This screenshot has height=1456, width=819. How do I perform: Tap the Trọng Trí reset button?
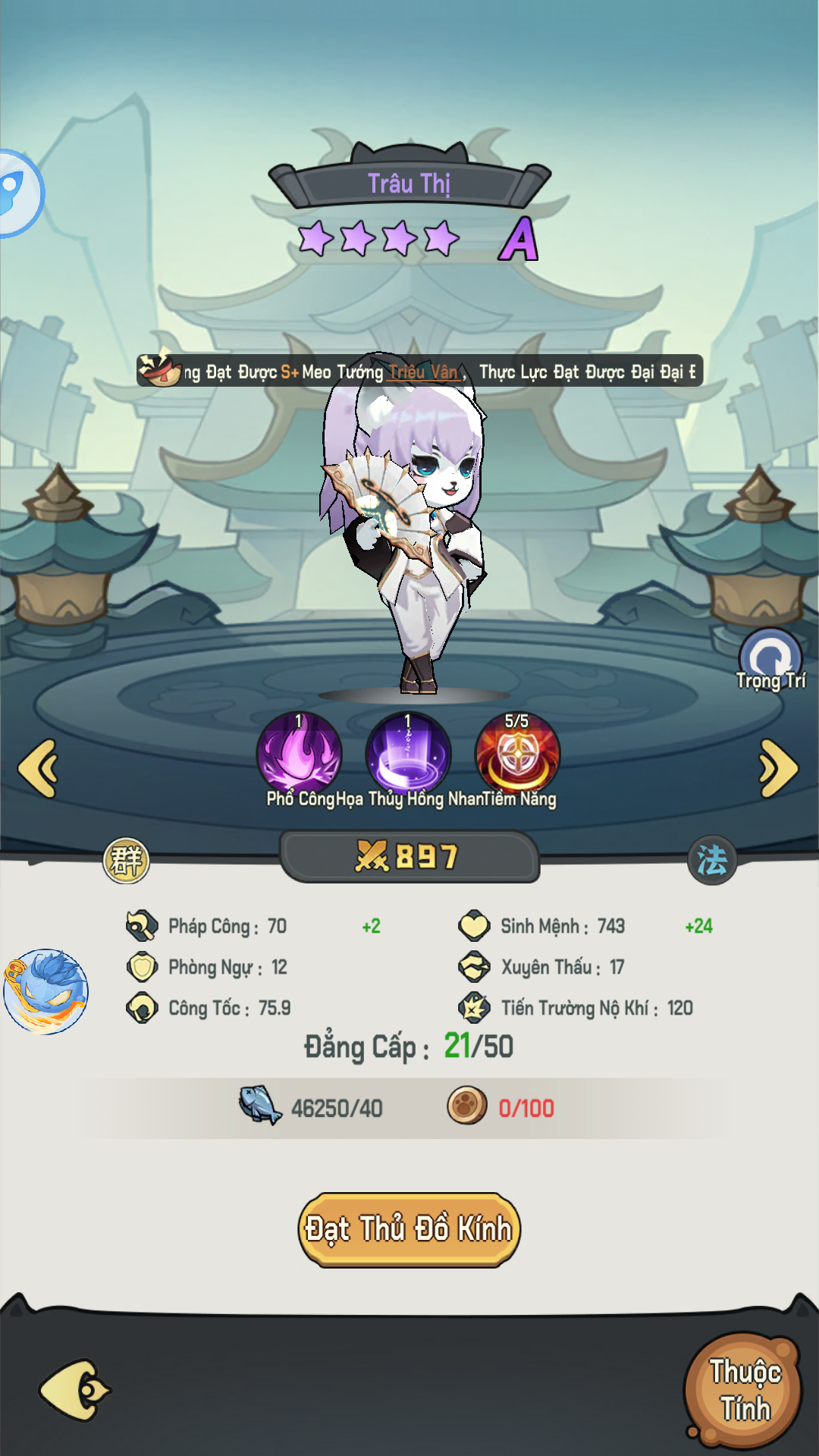770,658
